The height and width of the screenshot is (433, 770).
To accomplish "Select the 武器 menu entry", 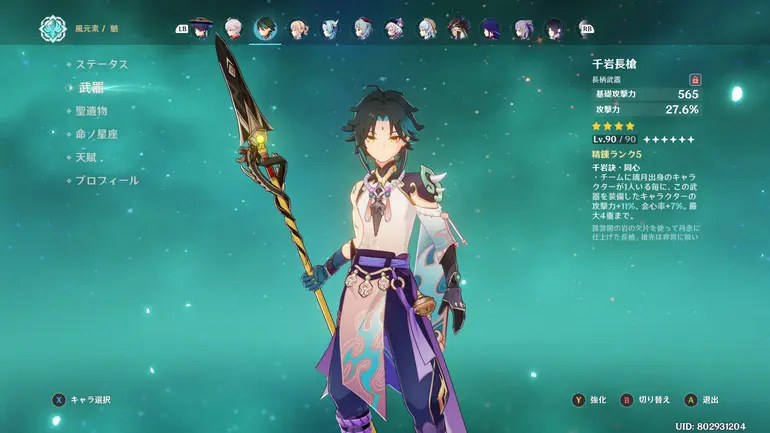I will [91, 87].
